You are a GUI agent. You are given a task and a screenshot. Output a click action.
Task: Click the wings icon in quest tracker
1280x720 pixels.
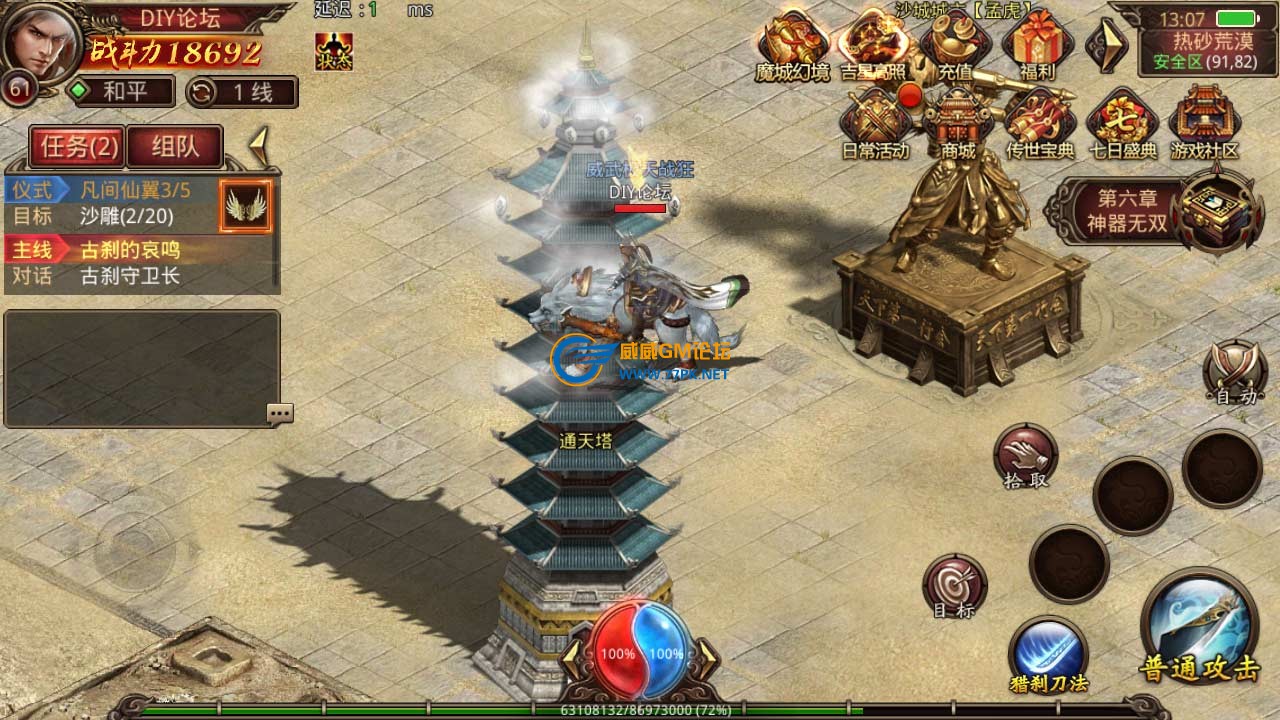click(x=246, y=206)
